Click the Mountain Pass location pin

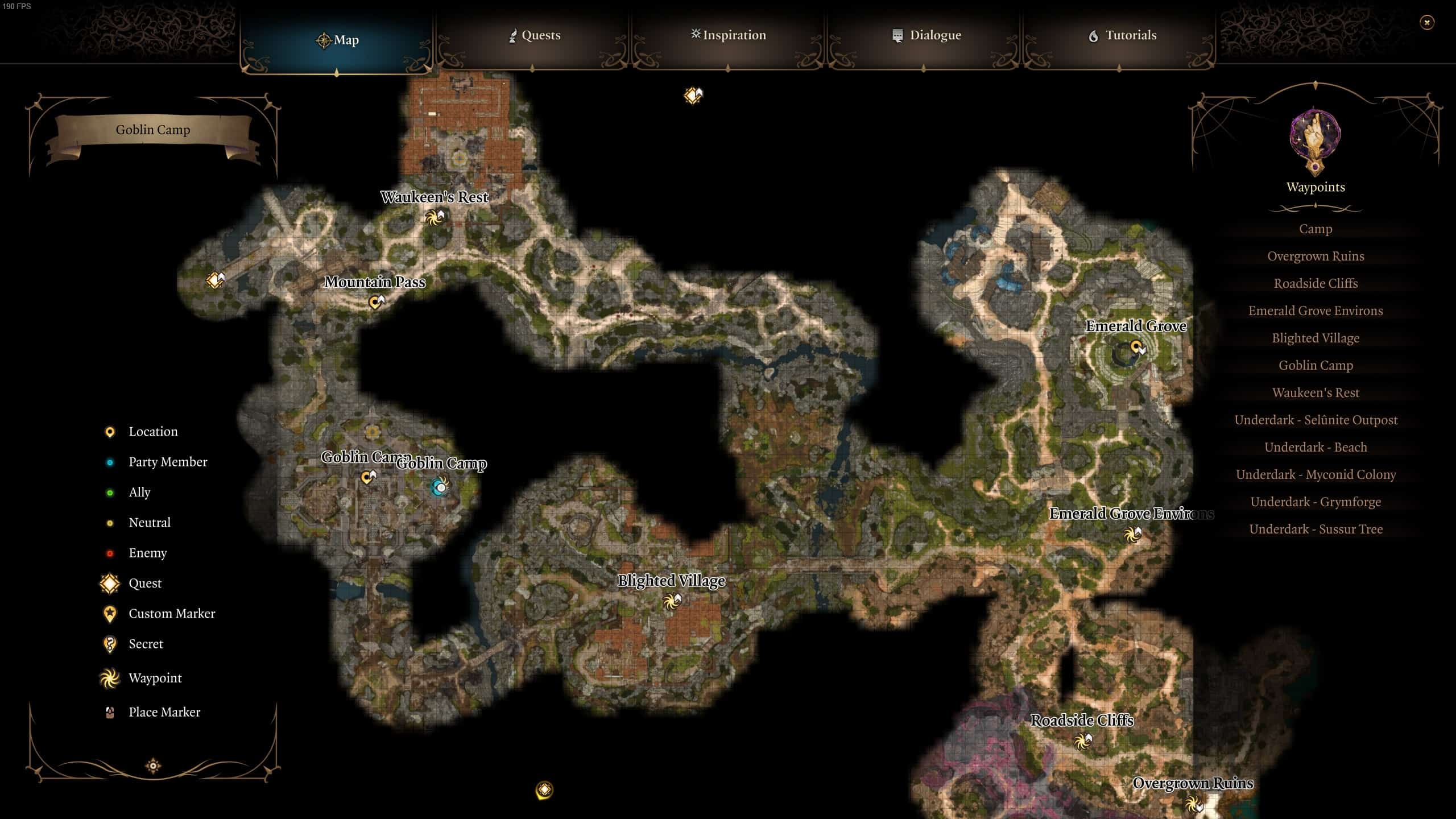coord(374,303)
